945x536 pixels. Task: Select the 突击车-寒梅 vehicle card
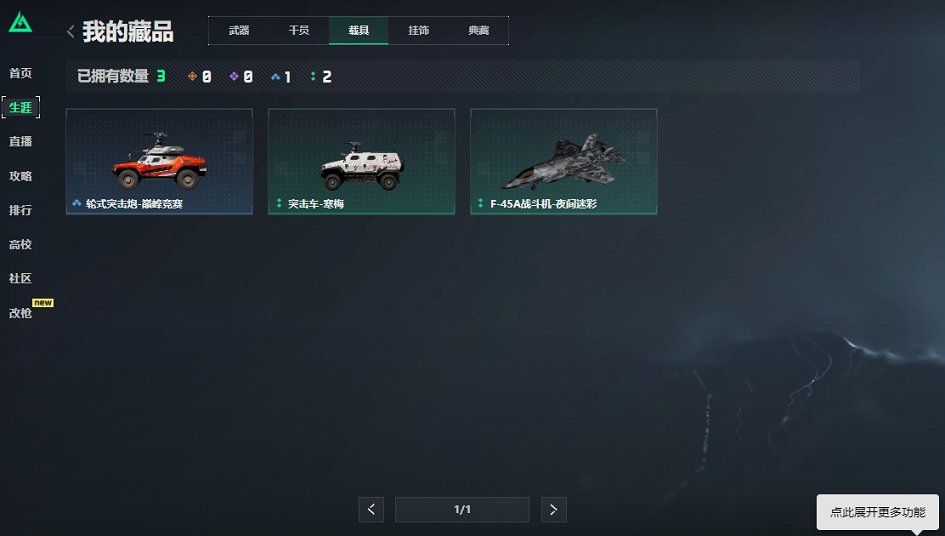(361, 161)
